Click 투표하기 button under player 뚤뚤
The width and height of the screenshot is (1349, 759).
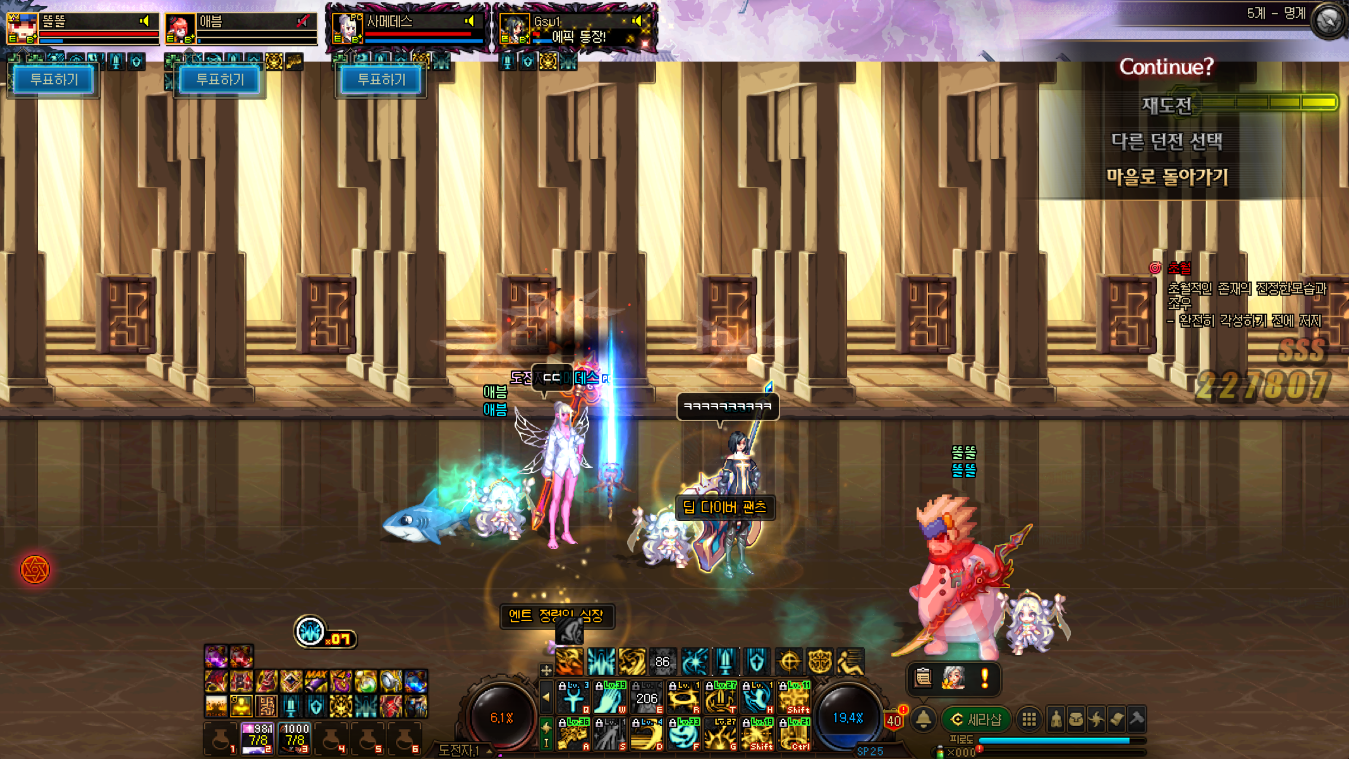pyautogui.click(x=54, y=80)
